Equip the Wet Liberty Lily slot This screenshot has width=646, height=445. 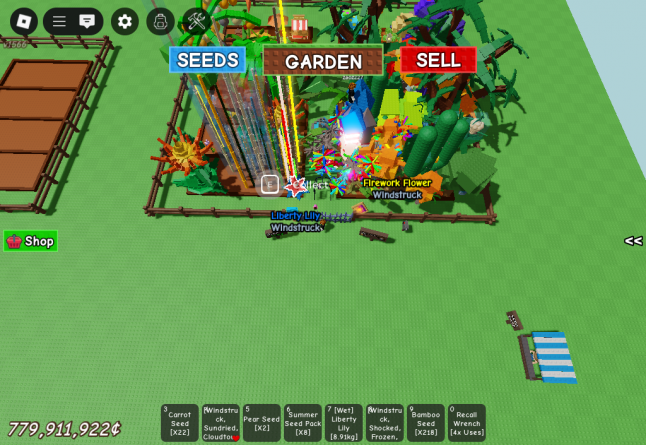pos(344,423)
